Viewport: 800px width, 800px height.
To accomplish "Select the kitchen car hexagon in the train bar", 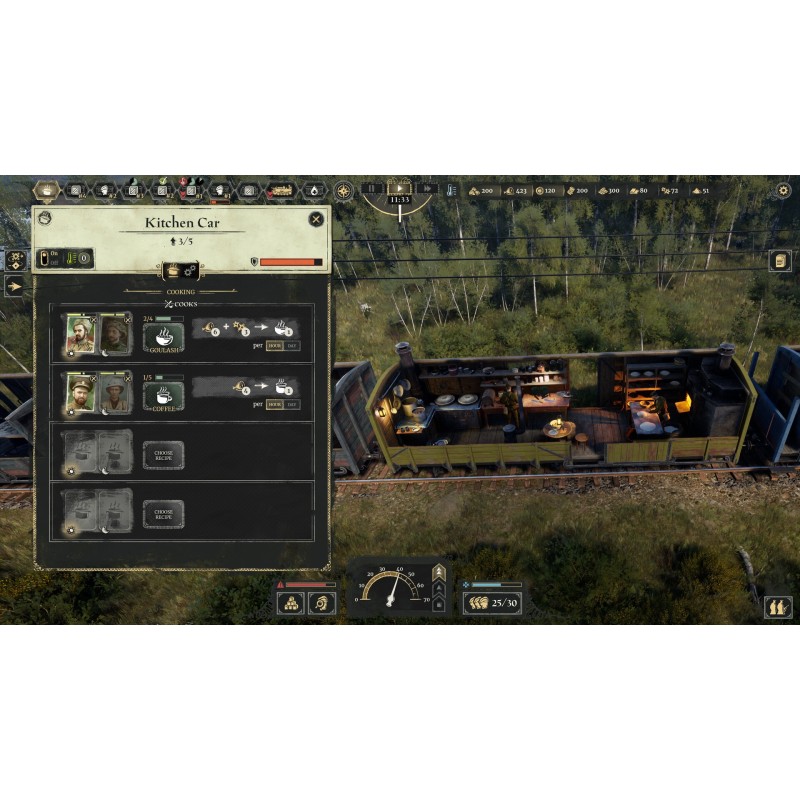I will 47,190.
